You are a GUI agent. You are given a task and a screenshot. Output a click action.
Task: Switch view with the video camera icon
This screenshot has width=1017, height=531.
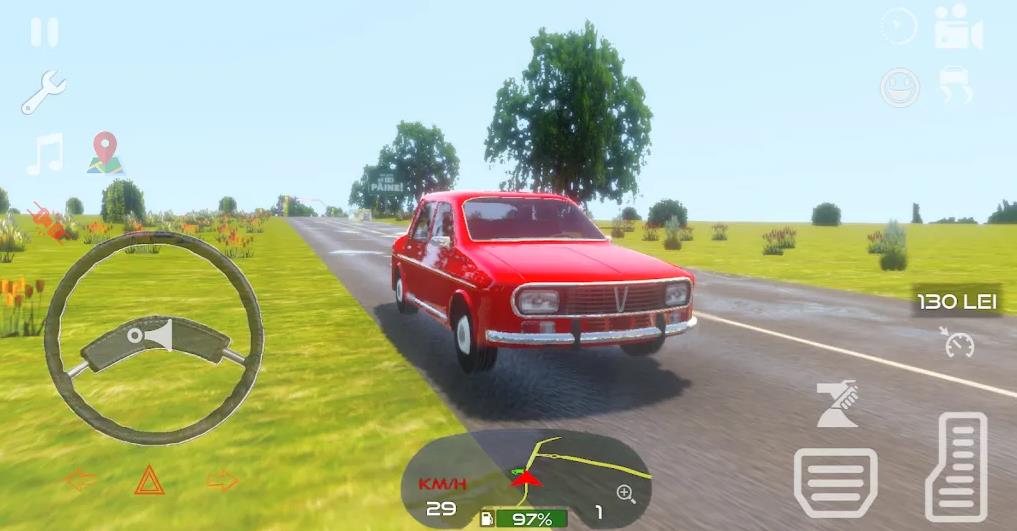pyautogui.click(x=958, y=28)
